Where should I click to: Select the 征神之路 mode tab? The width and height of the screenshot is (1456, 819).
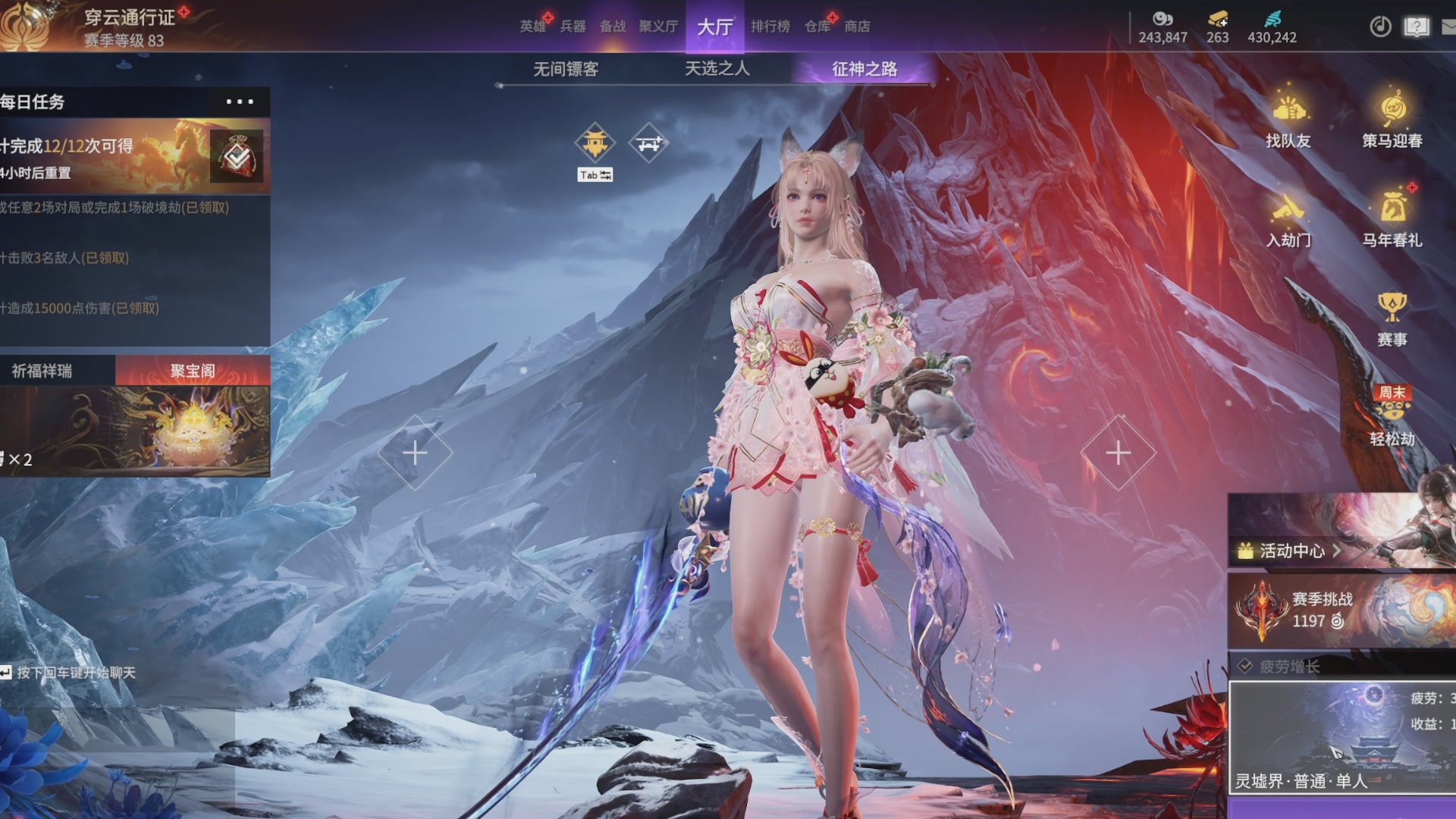point(864,69)
